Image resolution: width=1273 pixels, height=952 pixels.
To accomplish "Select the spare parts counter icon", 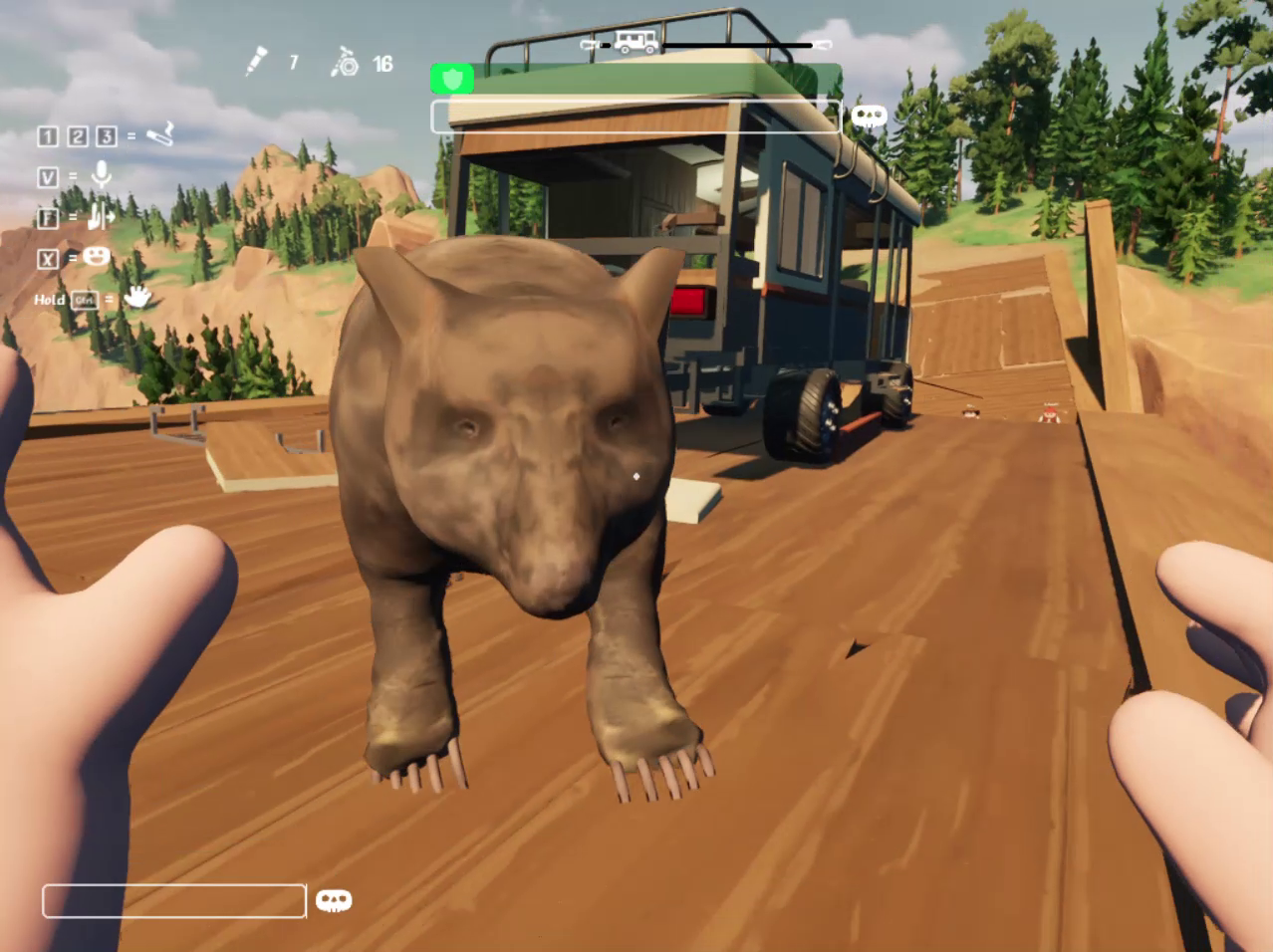I will coord(345,63).
